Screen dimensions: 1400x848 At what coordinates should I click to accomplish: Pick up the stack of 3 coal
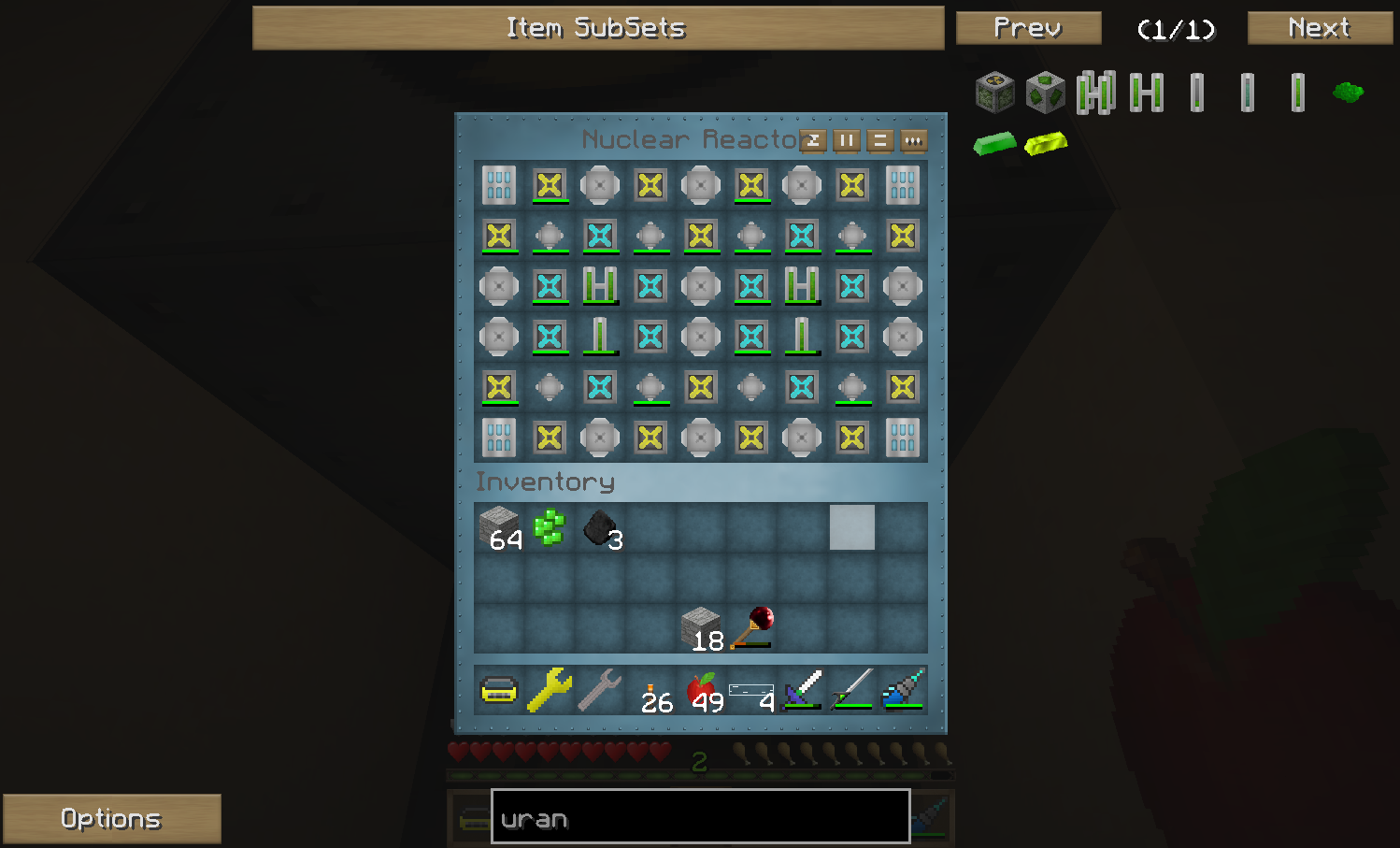[x=600, y=528]
